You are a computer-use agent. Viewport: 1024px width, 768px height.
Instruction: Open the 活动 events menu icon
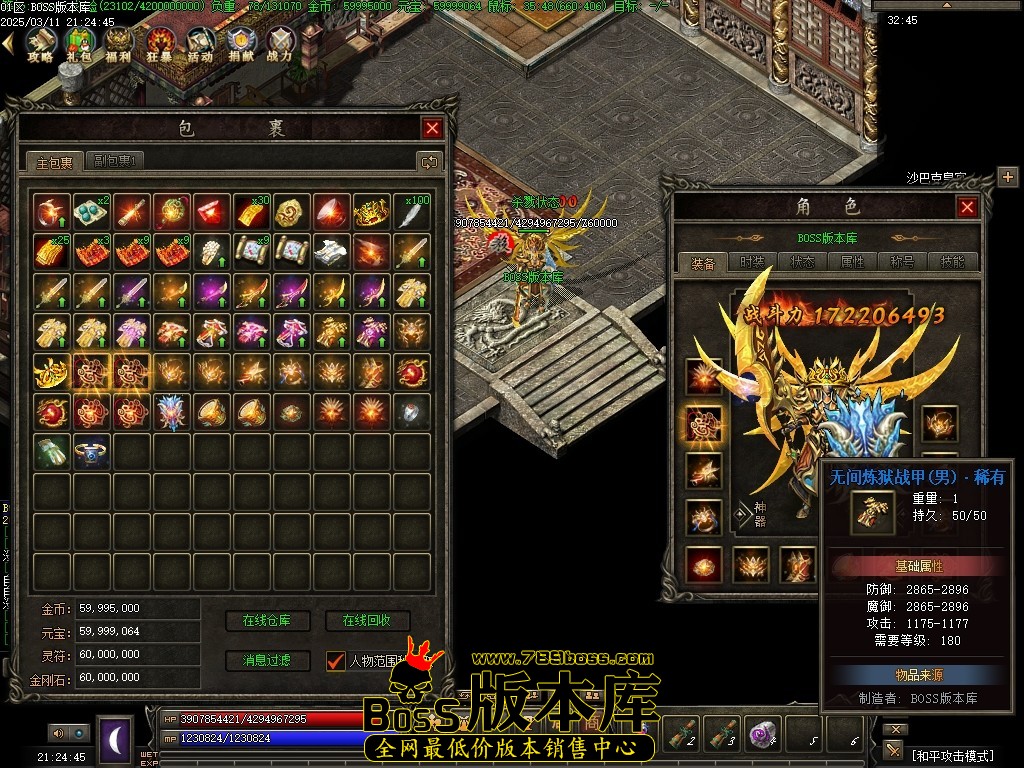point(200,43)
